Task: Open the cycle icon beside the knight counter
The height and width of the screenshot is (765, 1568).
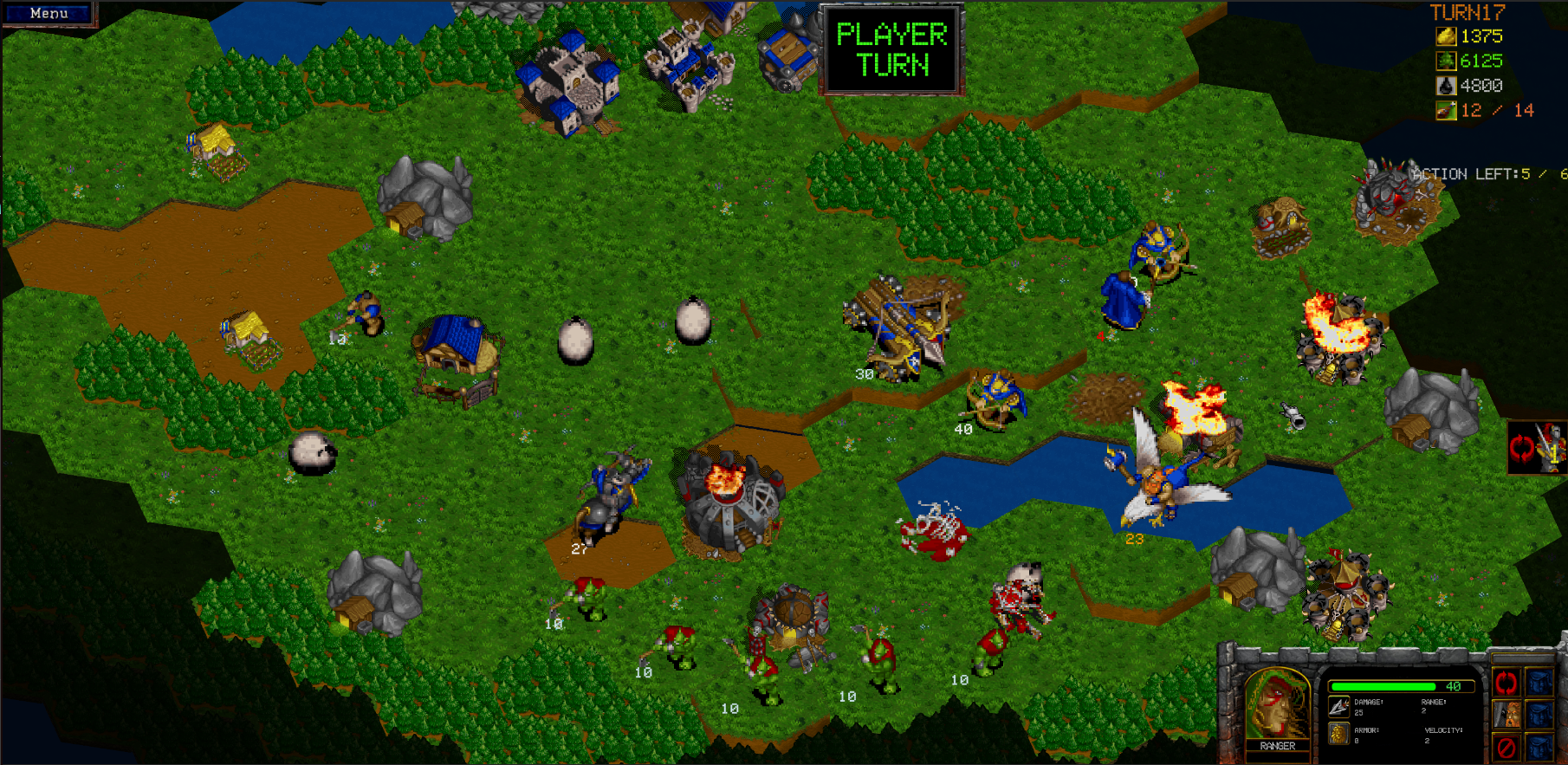Action: (1520, 450)
